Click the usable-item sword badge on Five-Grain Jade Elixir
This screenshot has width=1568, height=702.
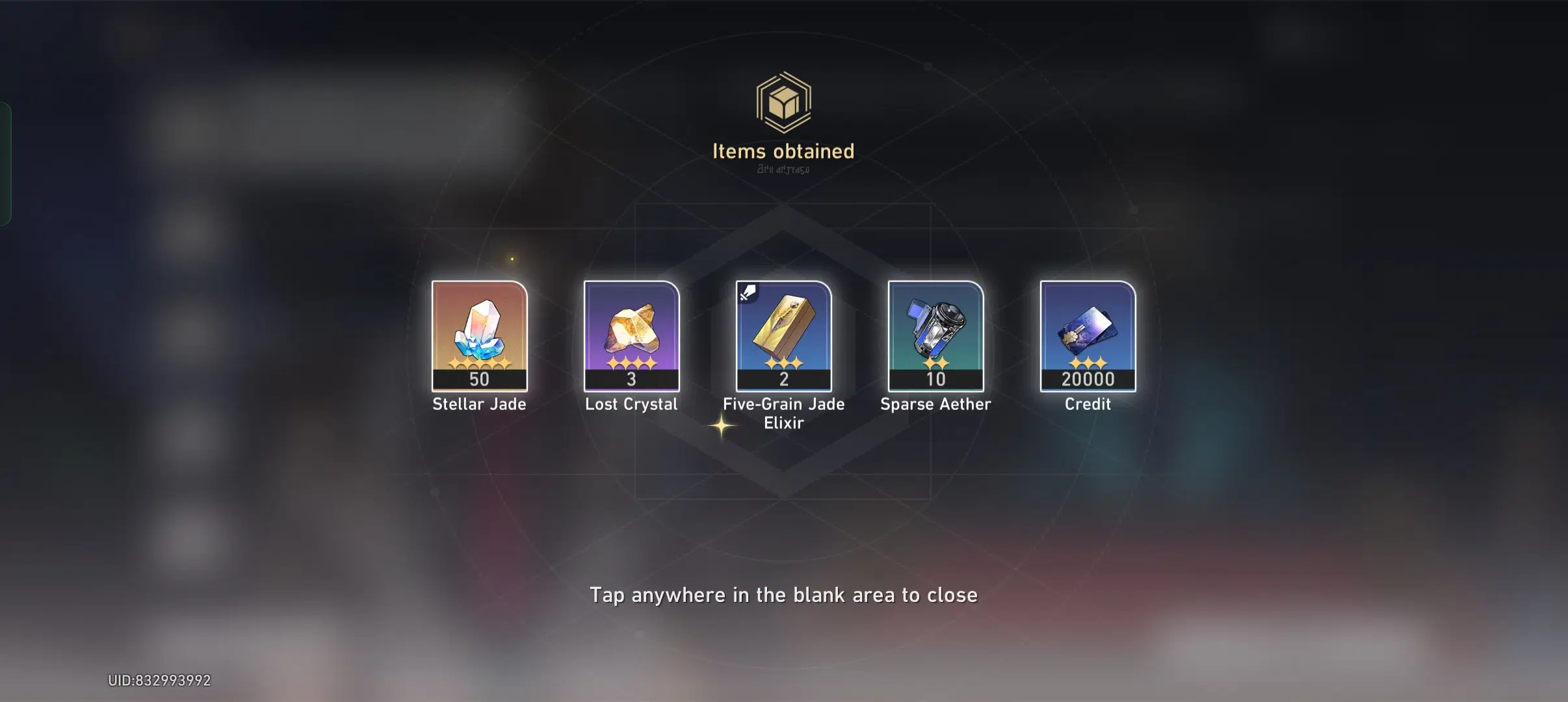coord(747,292)
